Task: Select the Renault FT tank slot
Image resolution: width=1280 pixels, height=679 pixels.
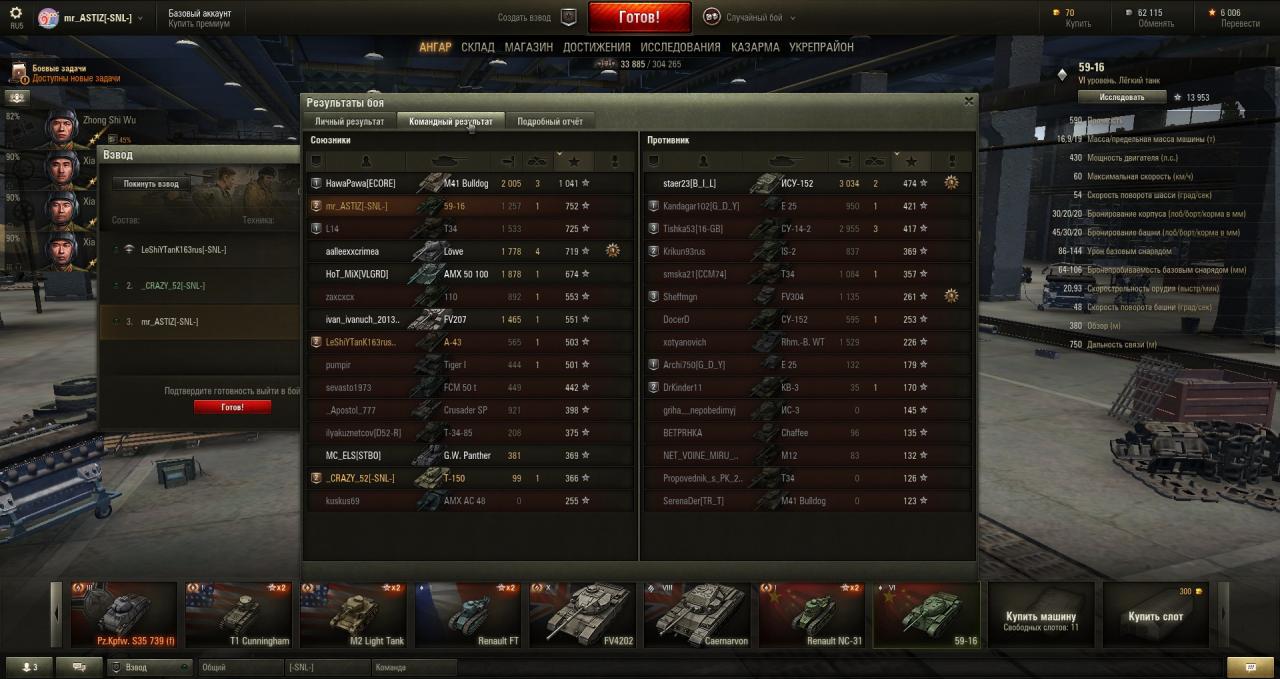Action: point(468,615)
